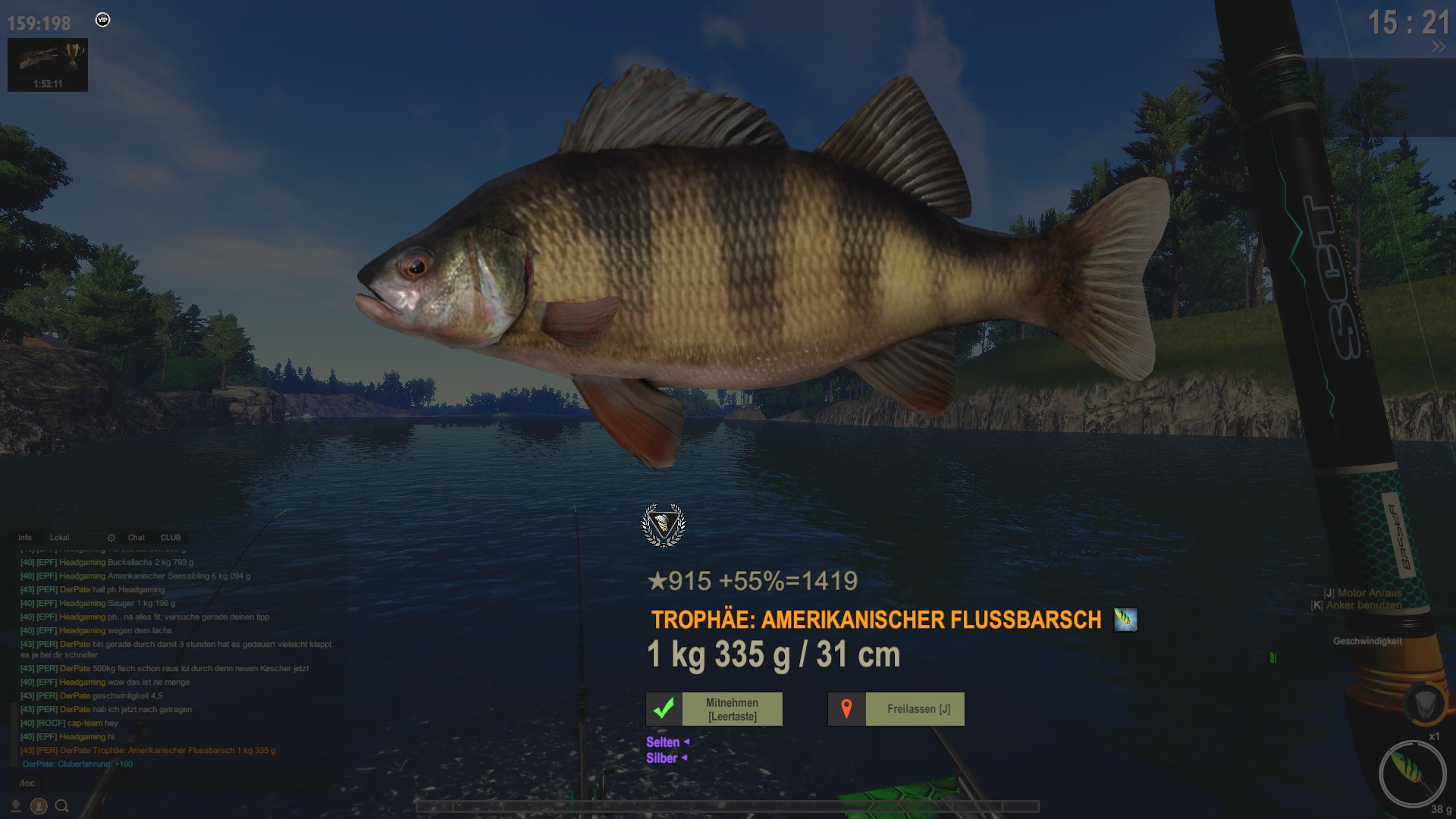Viewport: 1456px width, 819px height.
Task: Select the CLUB chat tab
Action: coord(171,538)
